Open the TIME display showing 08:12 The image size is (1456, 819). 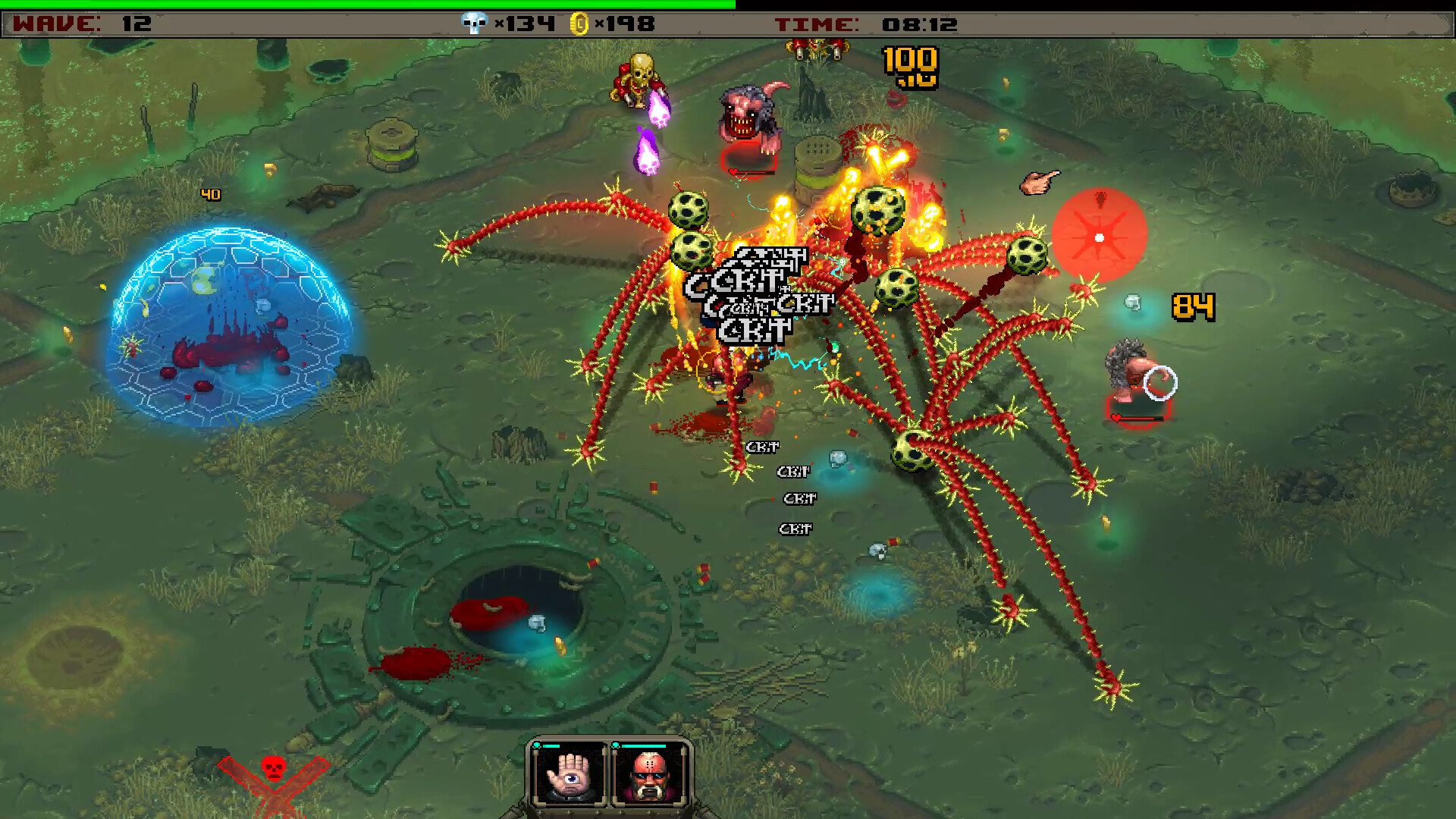pos(864,23)
